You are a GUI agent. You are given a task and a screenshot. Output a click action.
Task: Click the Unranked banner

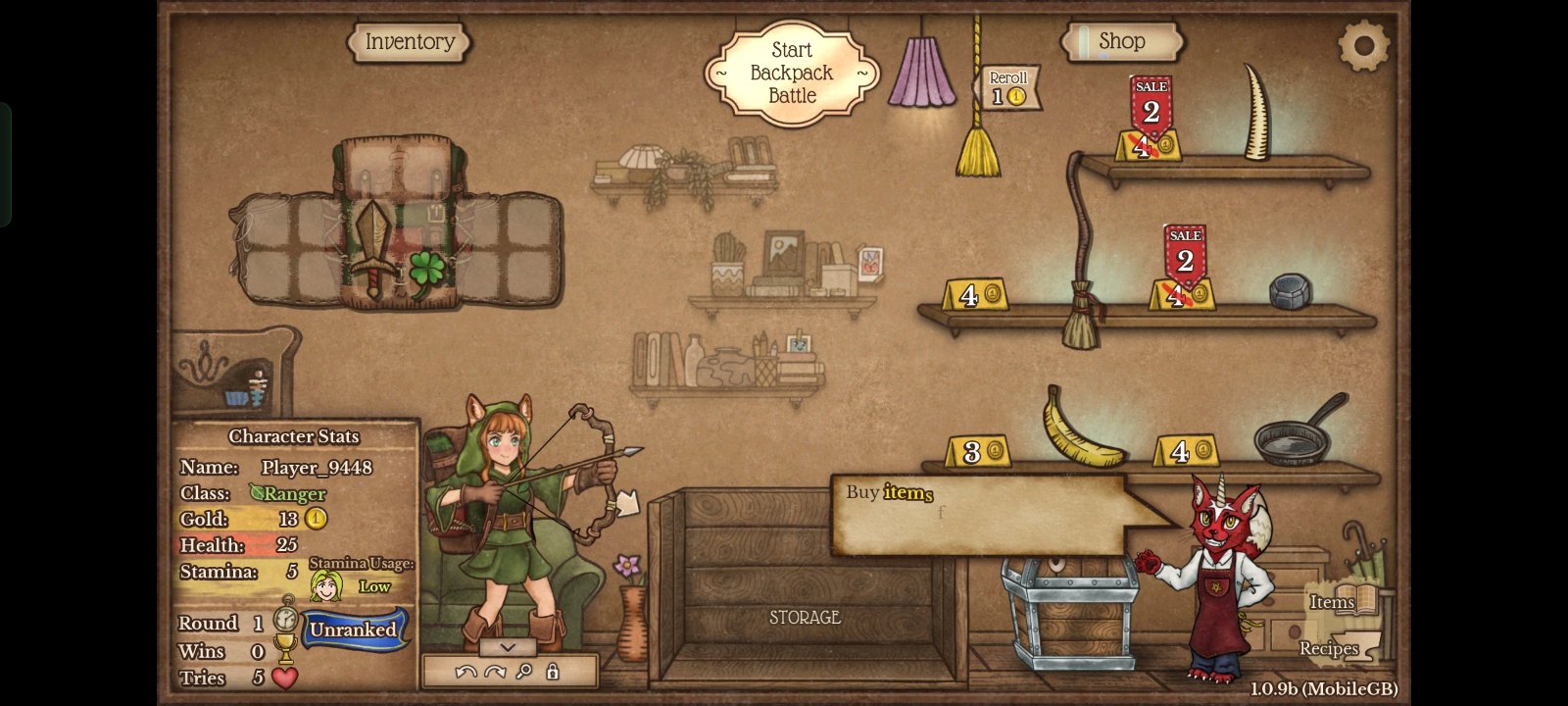[x=353, y=630]
